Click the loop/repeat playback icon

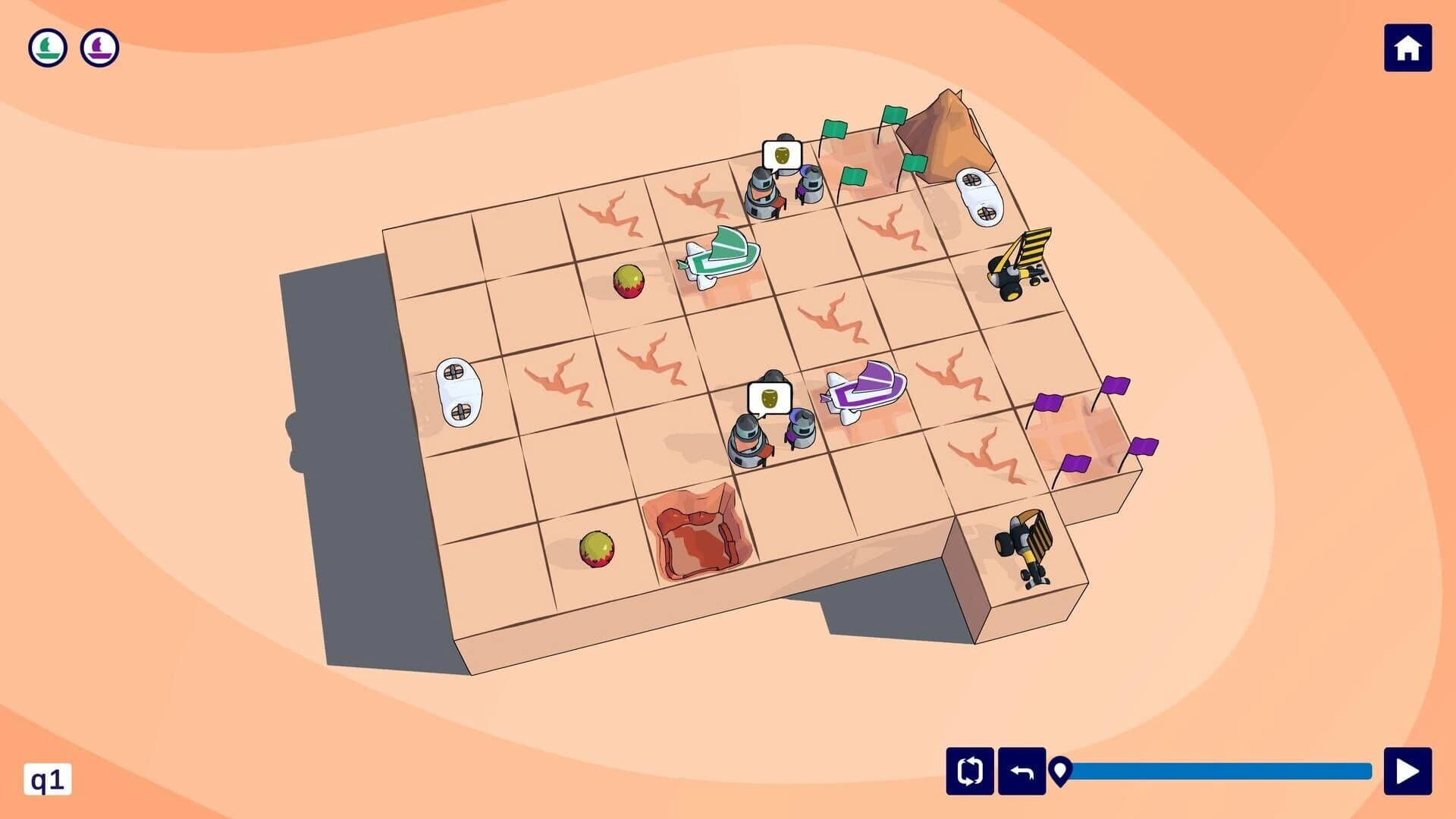(968, 771)
